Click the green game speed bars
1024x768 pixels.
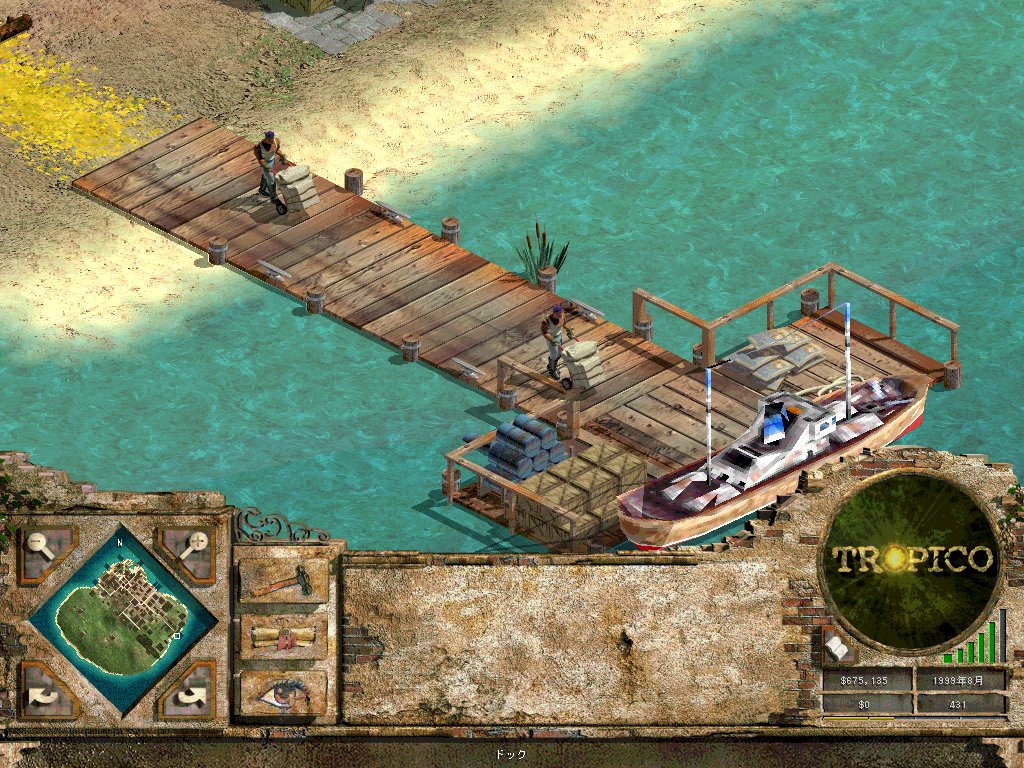point(974,640)
